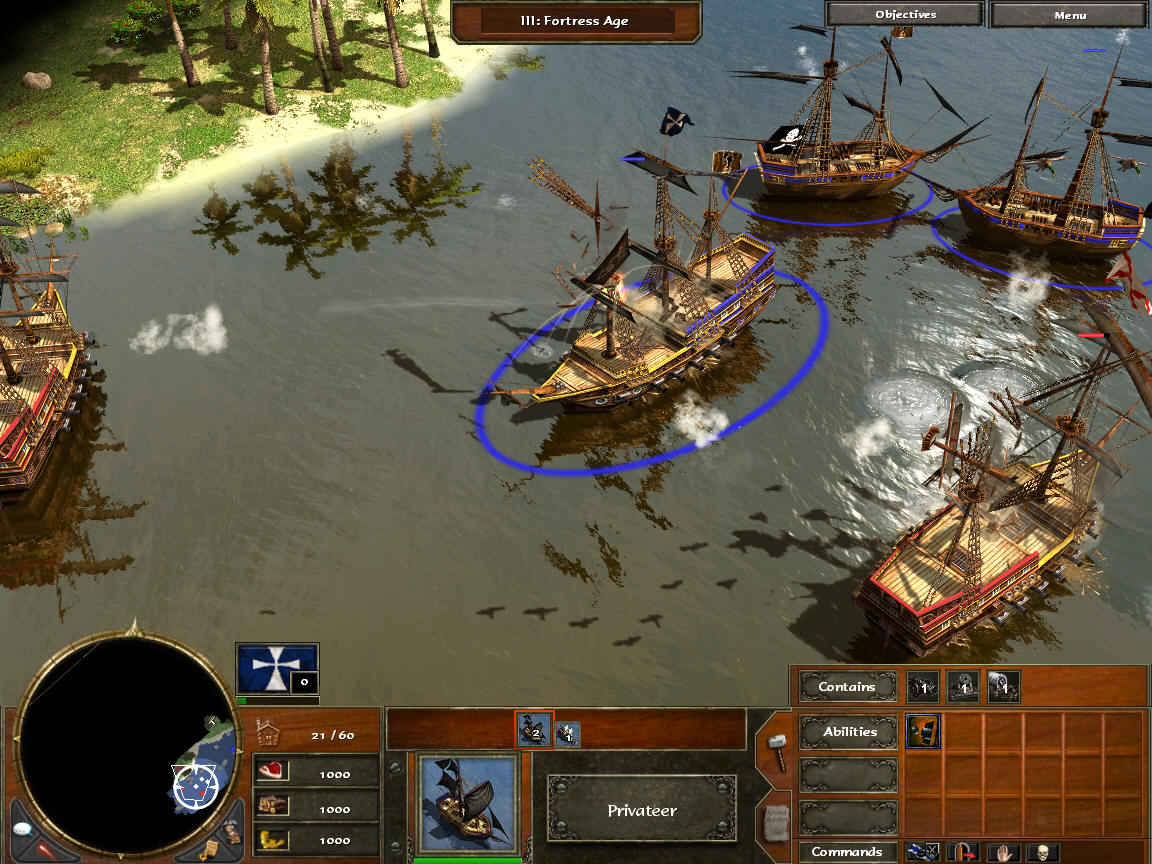Open the Menu button

pyautogui.click(x=1069, y=15)
